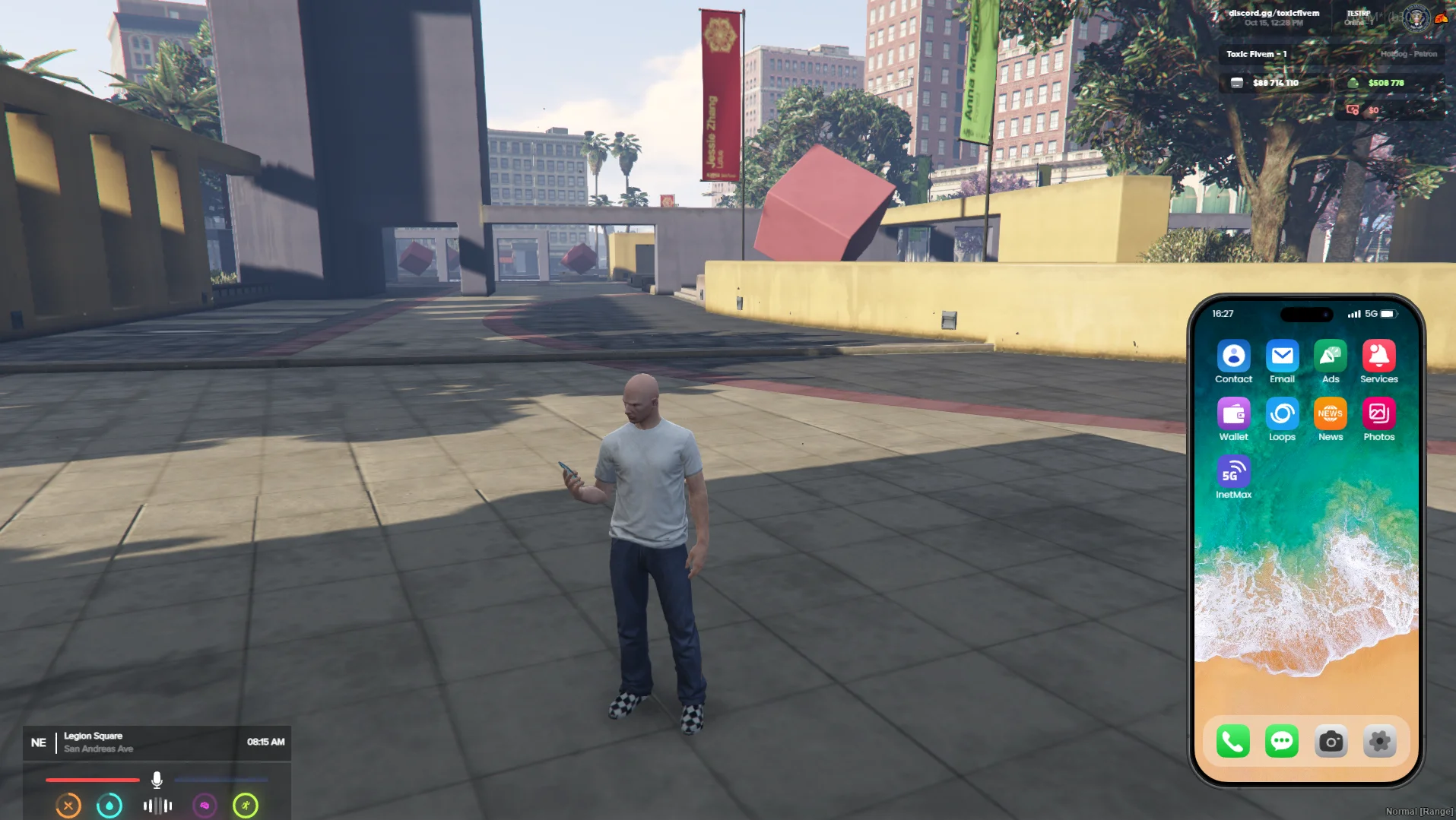Launch the camera from the phone dock

coord(1331,741)
